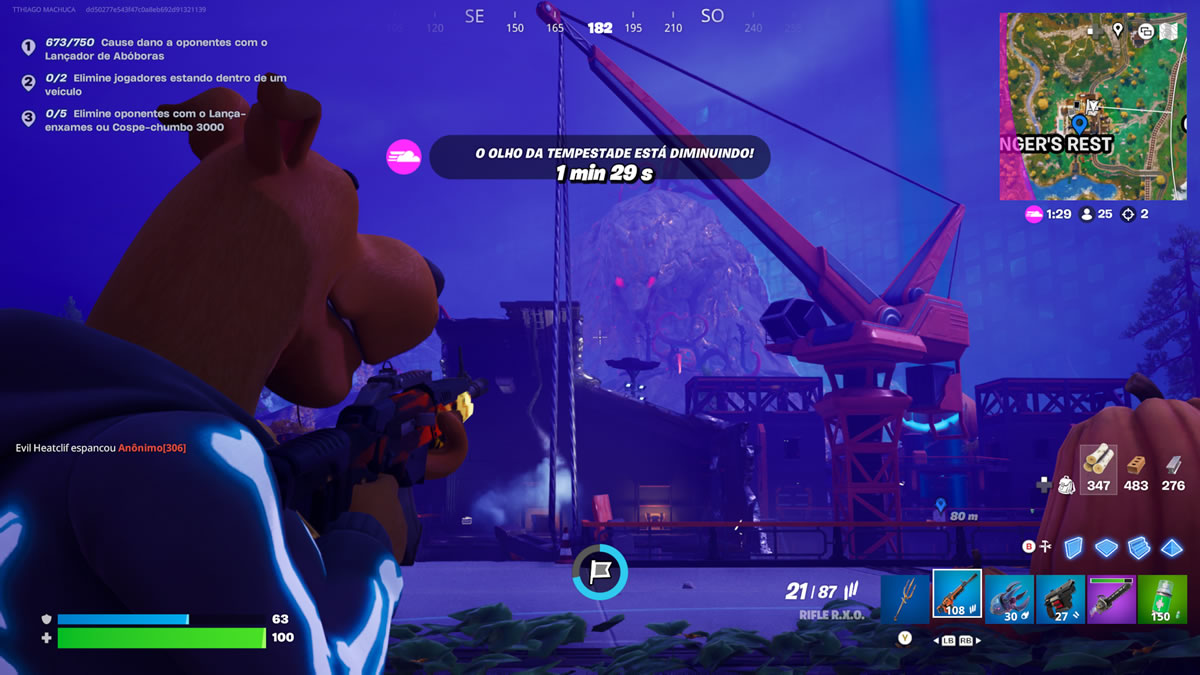Select the R.X.O. rifle slot with 108 ammo

[957, 596]
